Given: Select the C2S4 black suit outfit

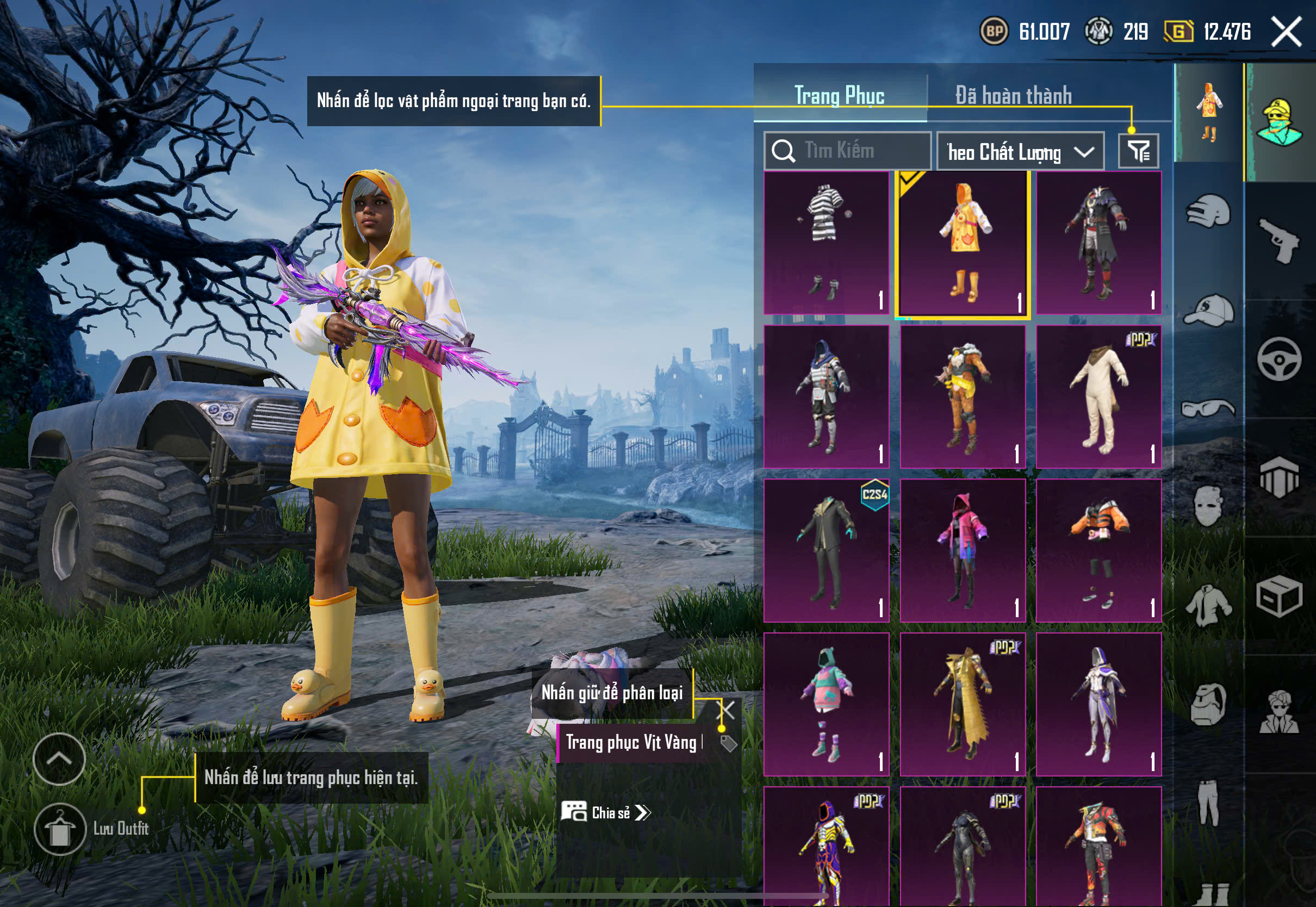Looking at the screenshot, I should point(826,550).
